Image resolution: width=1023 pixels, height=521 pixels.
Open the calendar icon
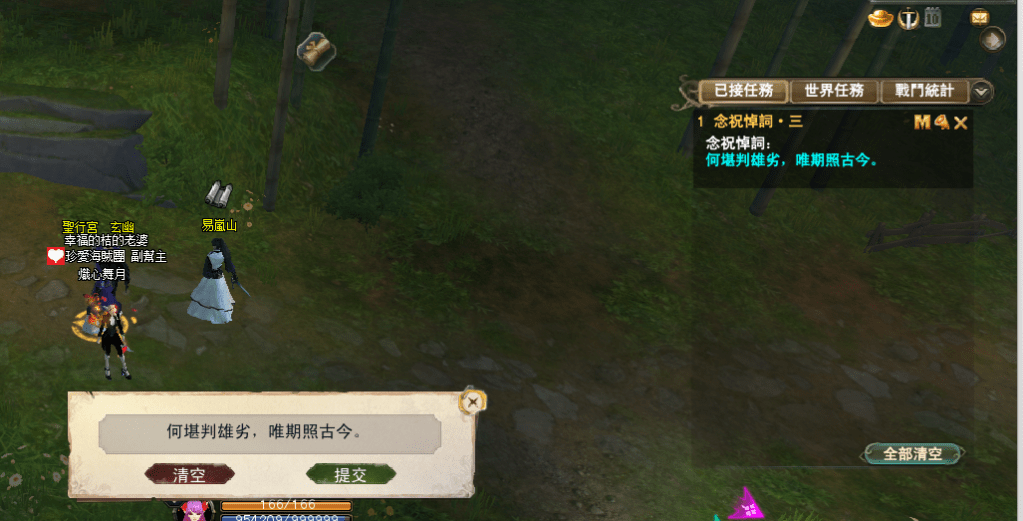tap(933, 17)
